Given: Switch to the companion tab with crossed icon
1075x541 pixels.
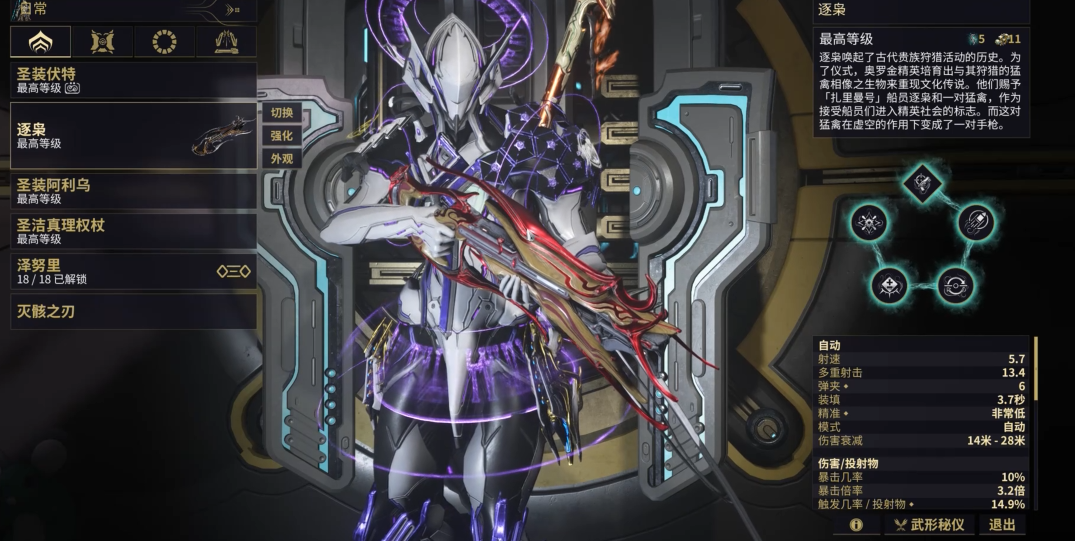Looking at the screenshot, I should pos(103,41).
